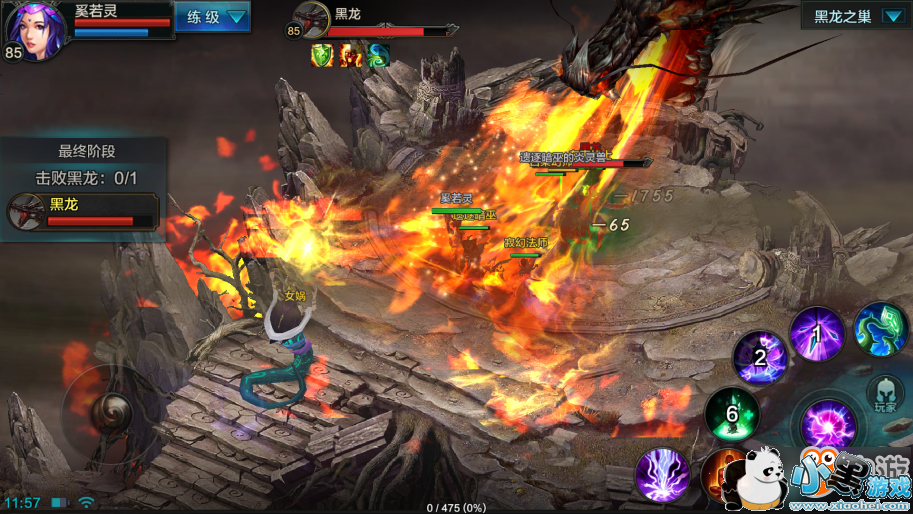Open the 黑龙之巢 location dropdown

point(856,17)
